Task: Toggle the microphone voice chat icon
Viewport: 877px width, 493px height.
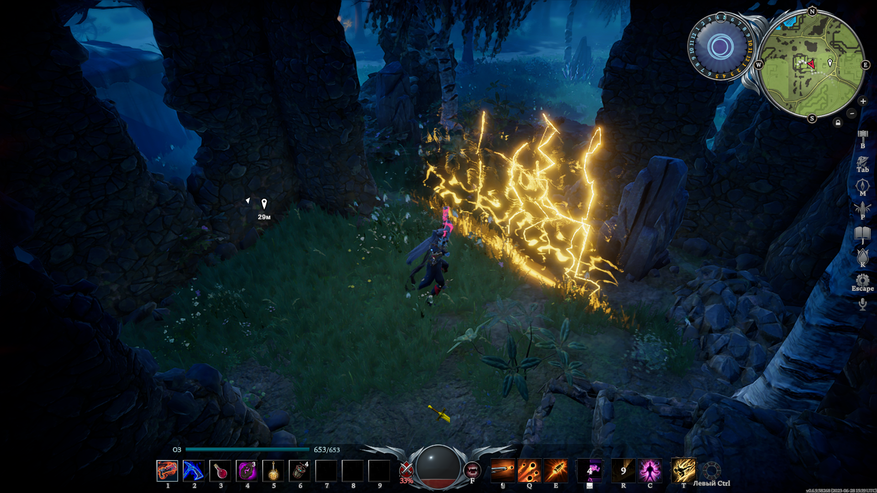Action: [862, 303]
